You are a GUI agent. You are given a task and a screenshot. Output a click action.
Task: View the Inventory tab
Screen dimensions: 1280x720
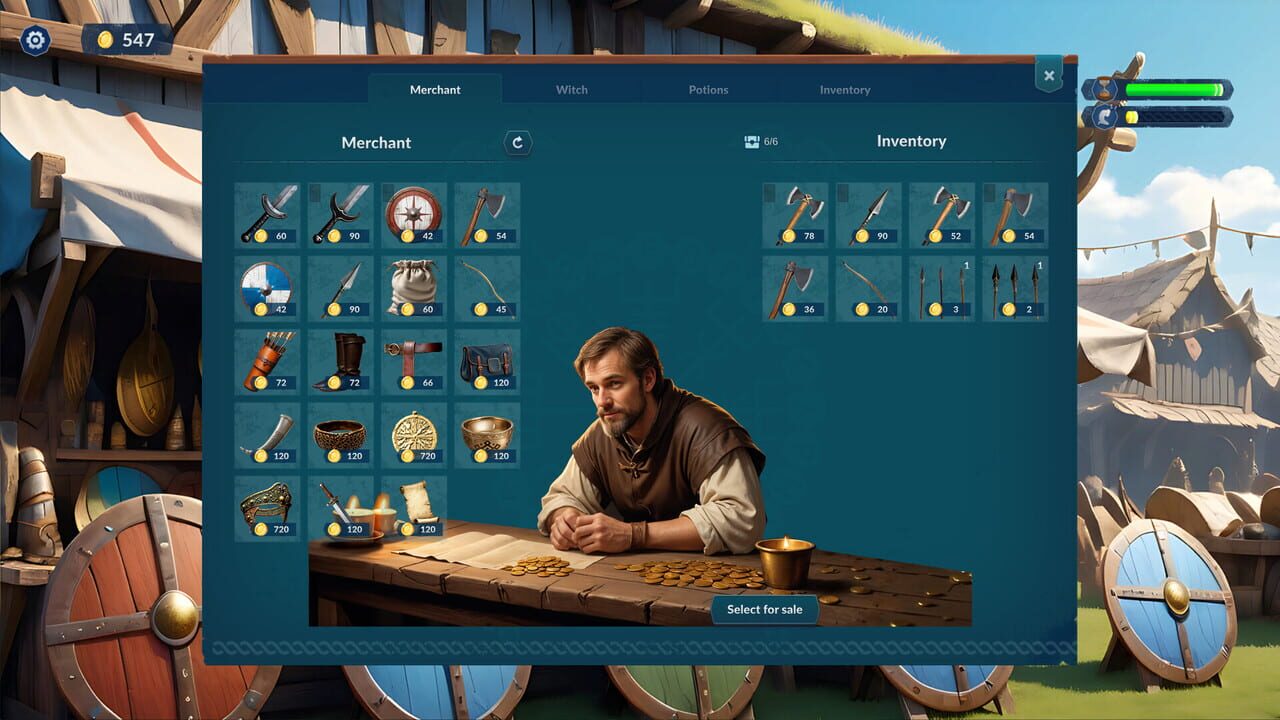(845, 89)
